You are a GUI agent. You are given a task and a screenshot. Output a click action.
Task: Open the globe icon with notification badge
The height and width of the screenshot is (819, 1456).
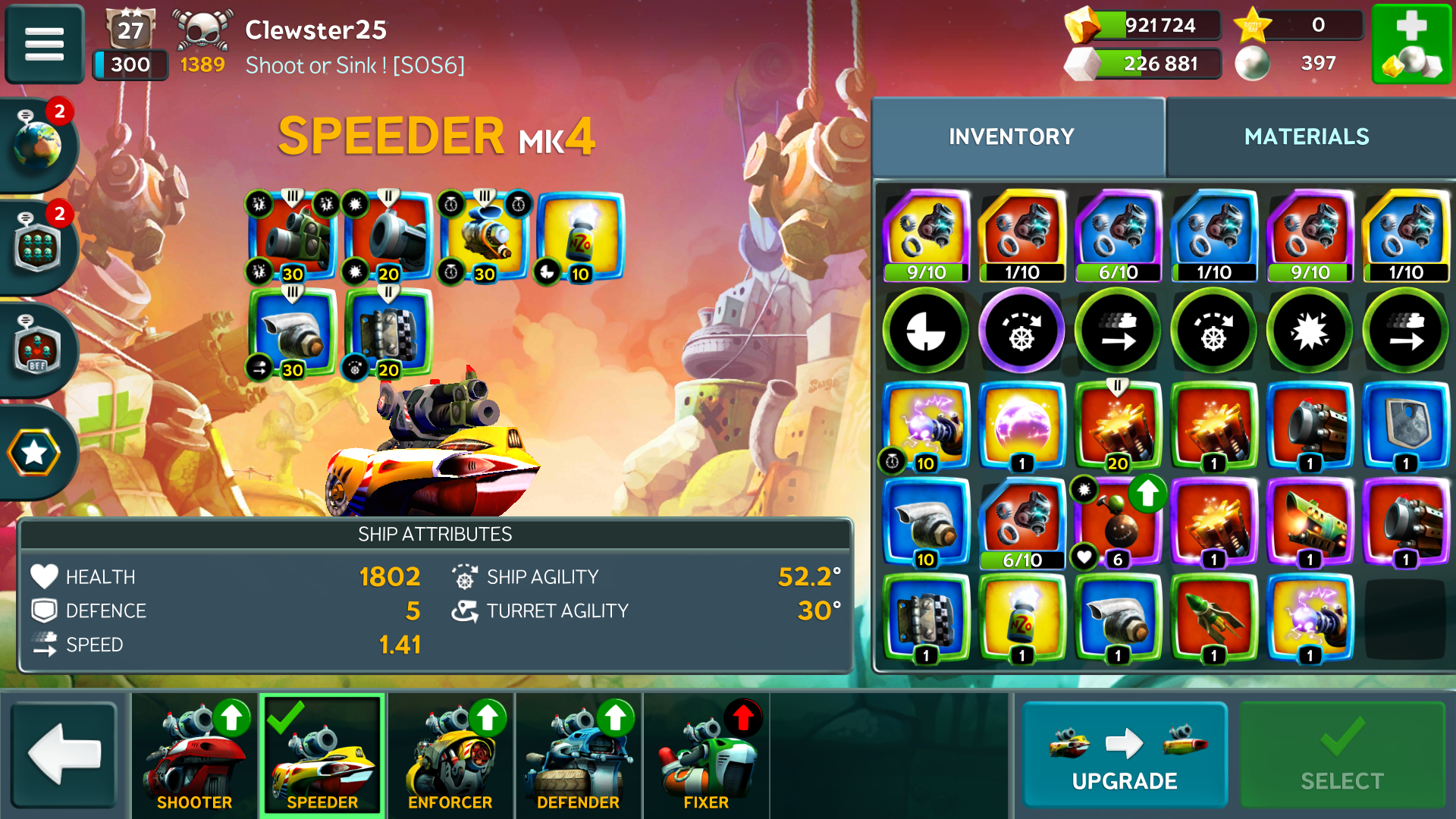[x=36, y=144]
